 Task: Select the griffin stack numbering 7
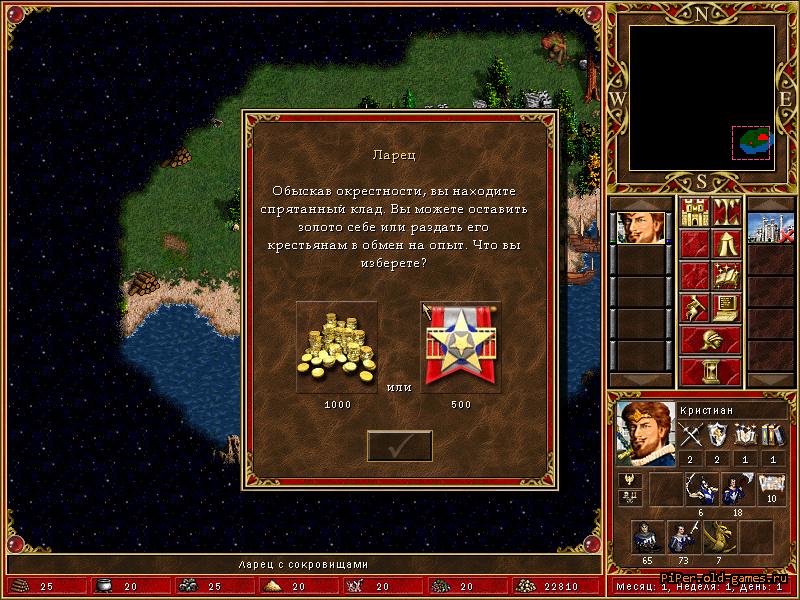tap(718, 538)
